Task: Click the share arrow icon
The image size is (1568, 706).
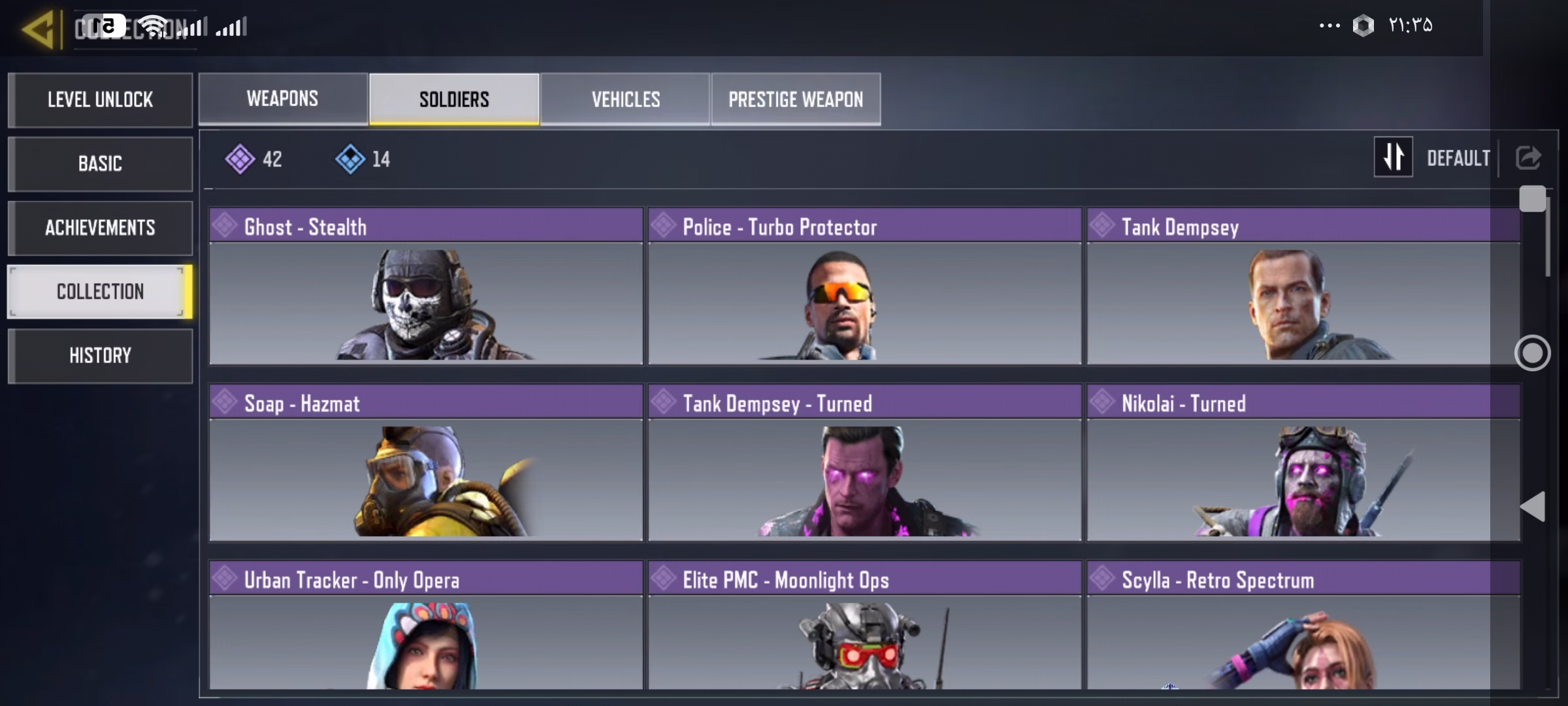Action: click(1528, 158)
